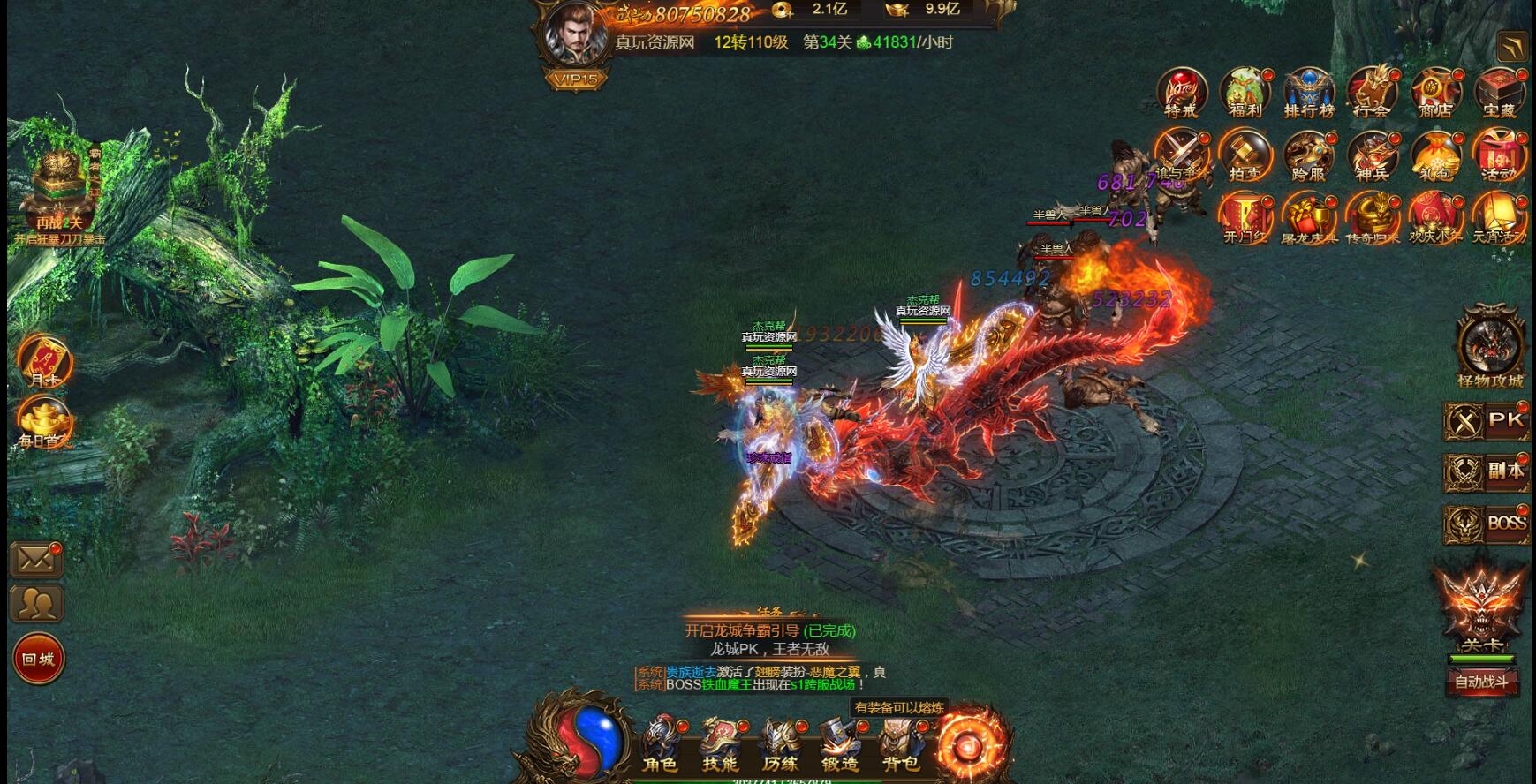
Task: Show the 排行榜 leaderboard
Action: tap(1309, 93)
